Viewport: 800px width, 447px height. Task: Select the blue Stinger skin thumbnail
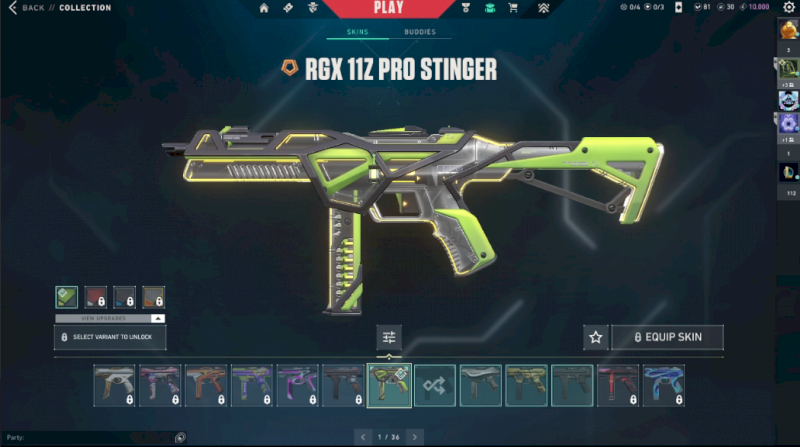(x=663, y=385)
